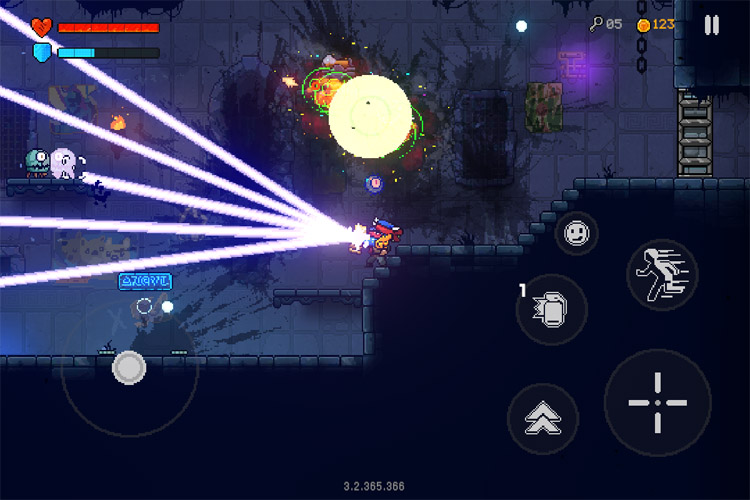Touch the virtual movement joystick
This screenshot has width=750, height=500.
pos(129,368)
